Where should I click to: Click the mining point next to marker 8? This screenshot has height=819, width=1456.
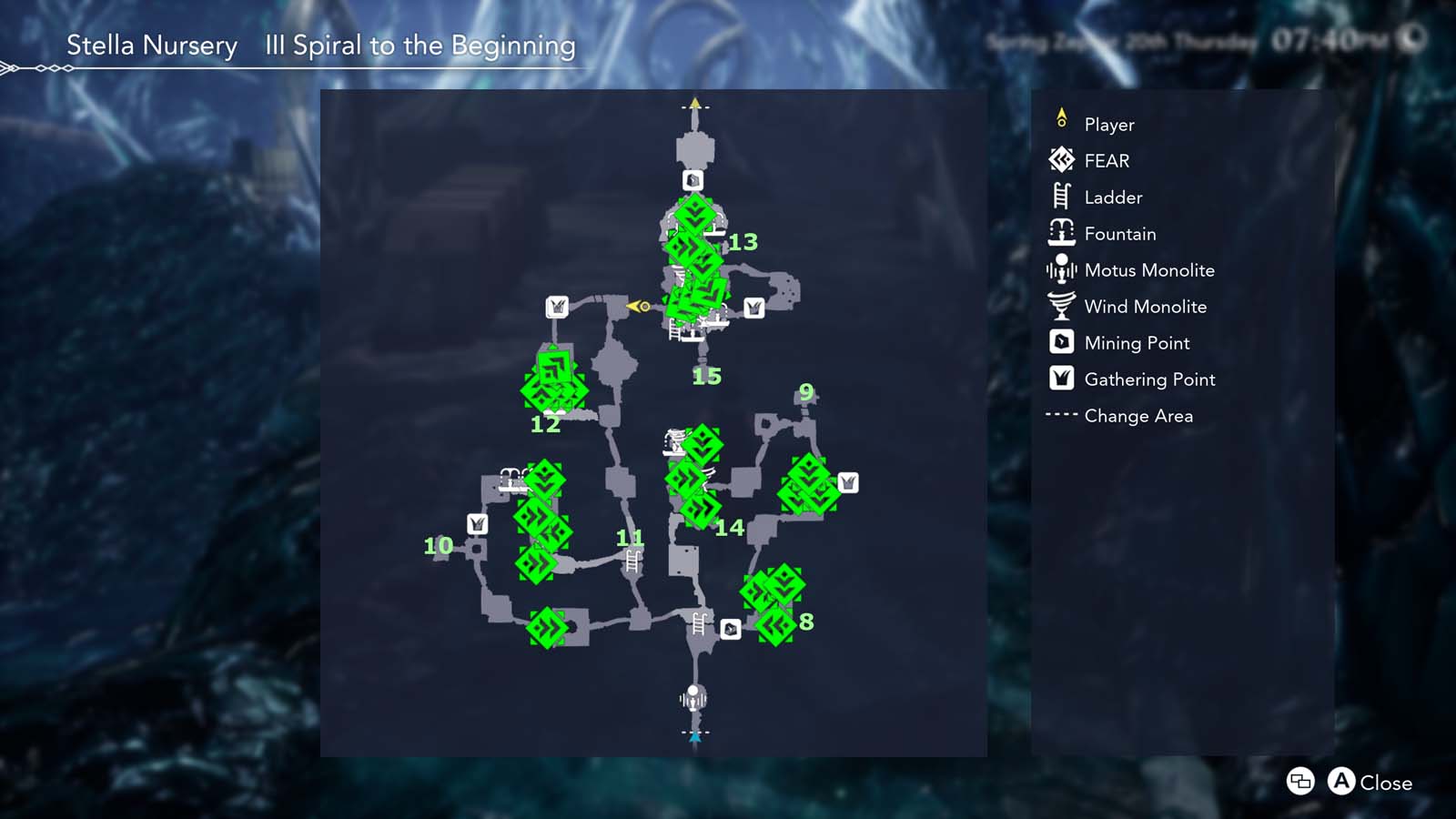pos(731,627)
